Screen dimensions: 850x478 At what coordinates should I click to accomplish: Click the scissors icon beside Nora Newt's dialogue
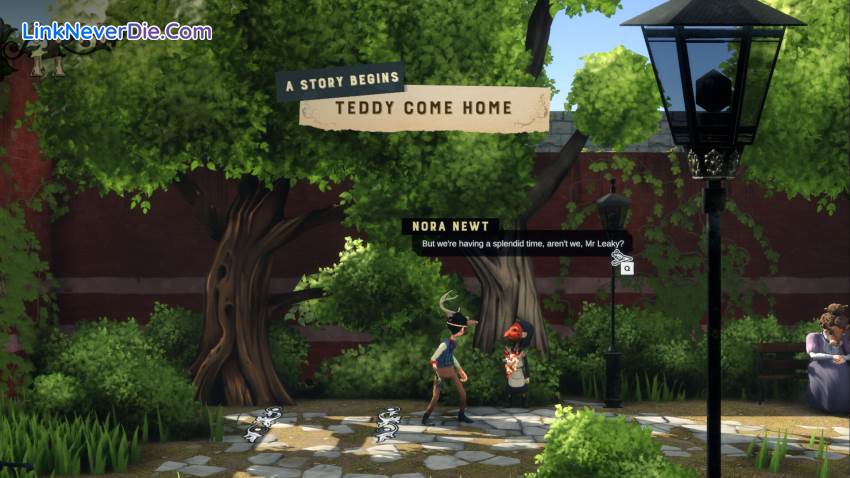point(619,258)
